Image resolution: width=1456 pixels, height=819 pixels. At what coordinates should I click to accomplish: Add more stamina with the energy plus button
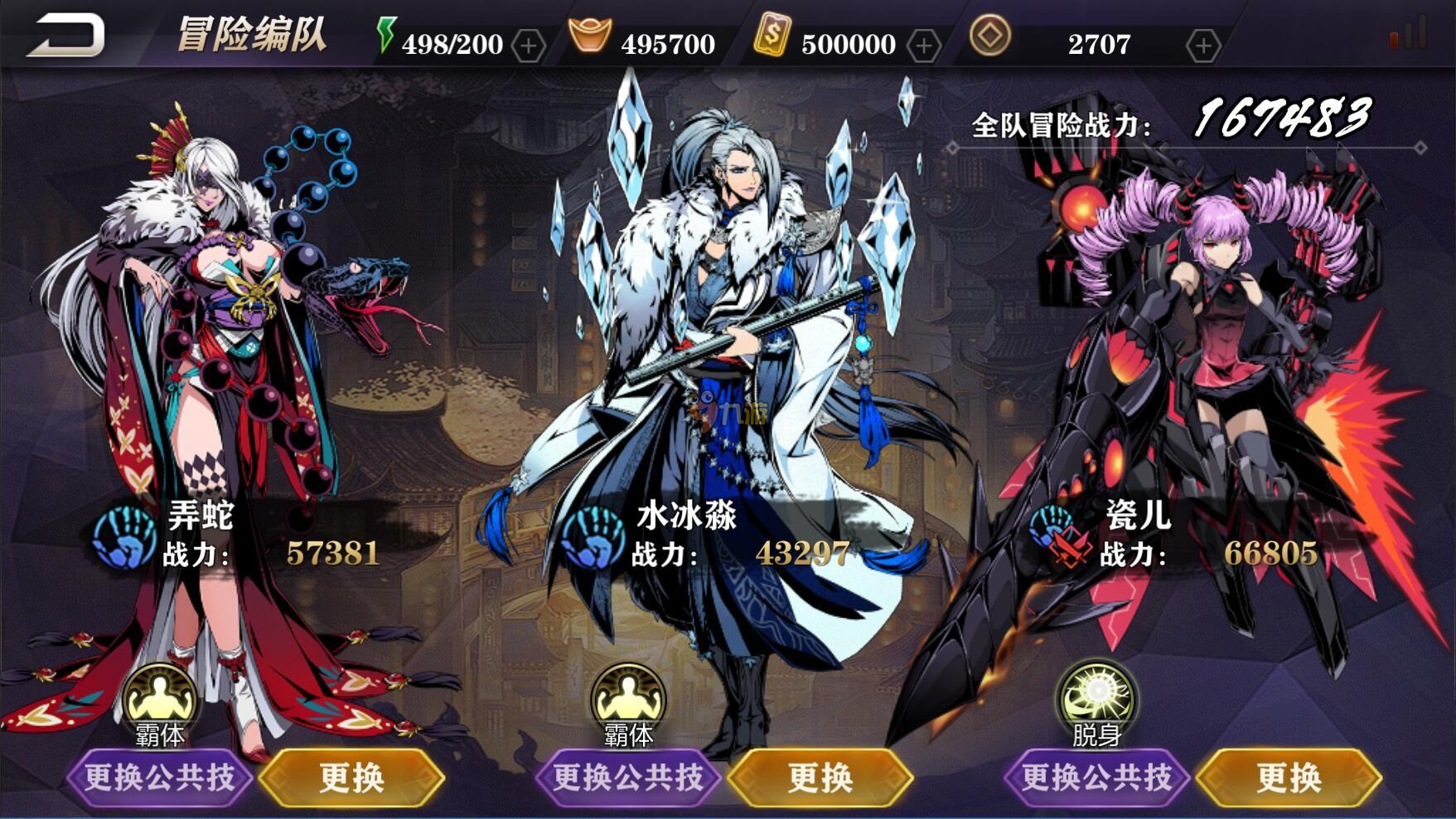(x=529, y=46)
